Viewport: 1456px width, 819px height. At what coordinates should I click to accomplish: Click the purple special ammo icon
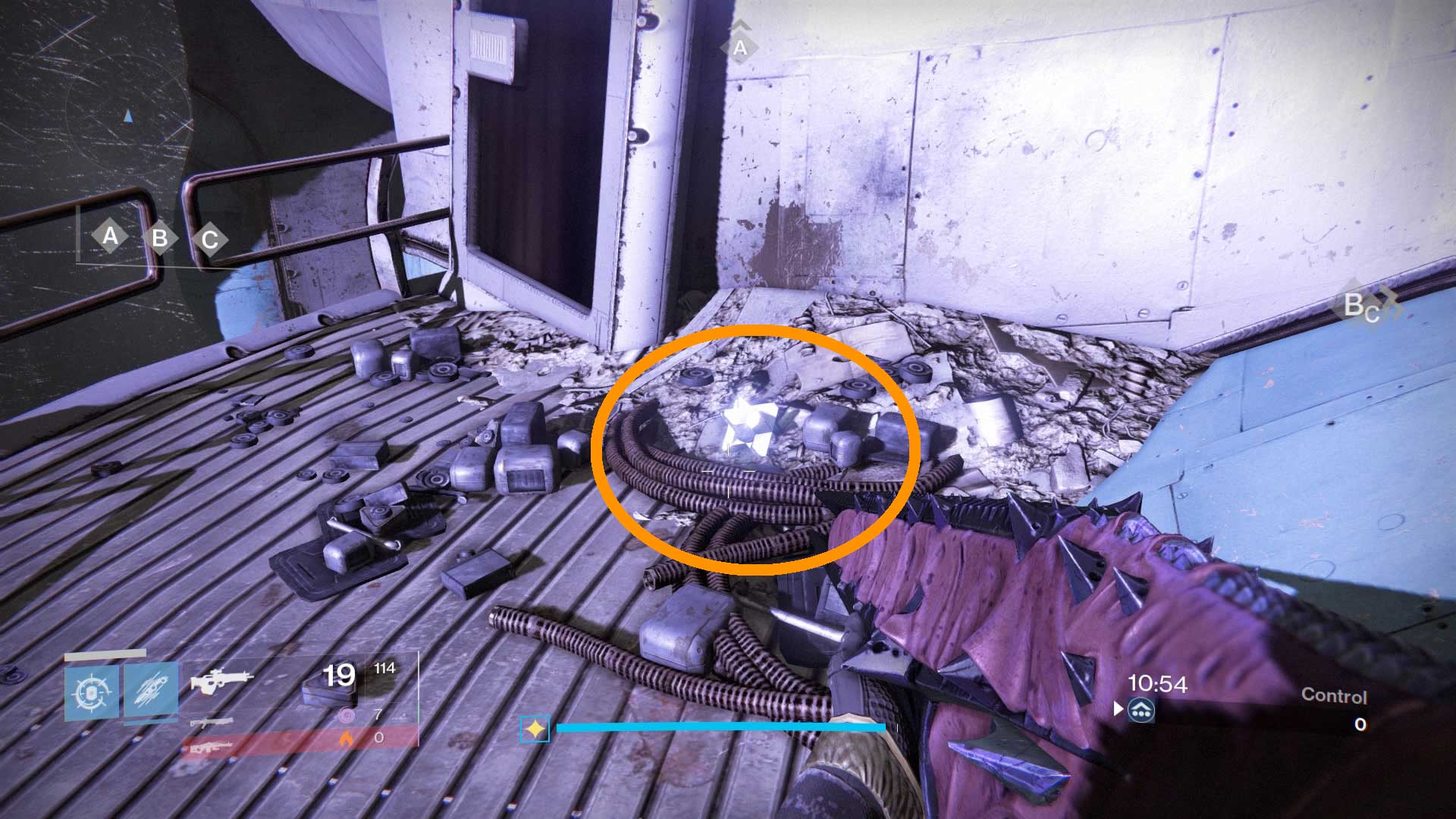(x=347, y=715)
